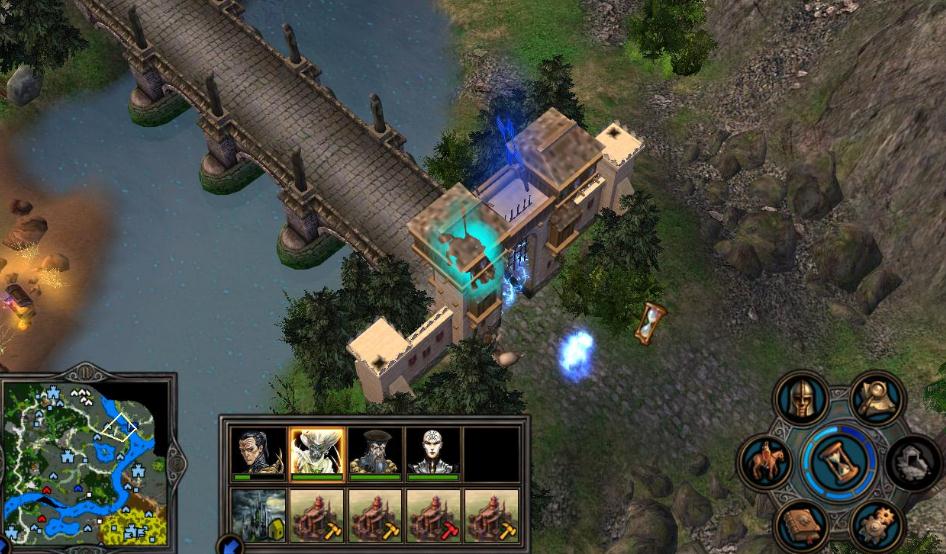The width and height of the screenshot is (946, 554).
Task: Toggle the underground cave view button
Action: tap(913, 463)
